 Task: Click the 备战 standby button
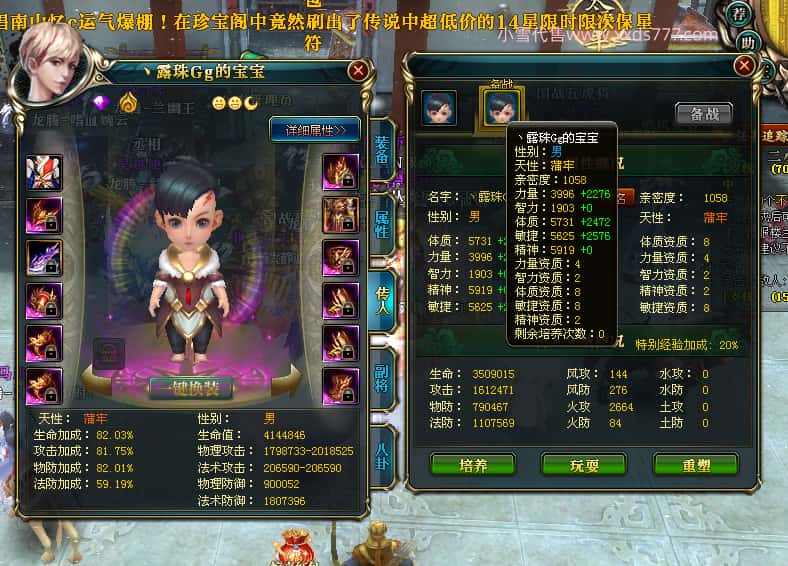(704, 113)
